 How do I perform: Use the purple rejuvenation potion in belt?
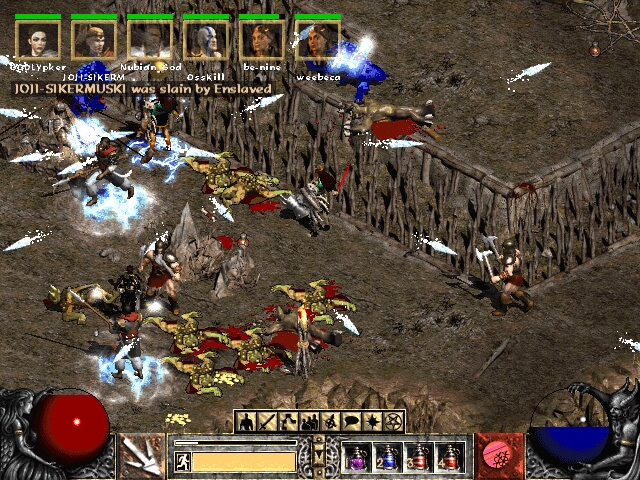click(x=357, y=458)
